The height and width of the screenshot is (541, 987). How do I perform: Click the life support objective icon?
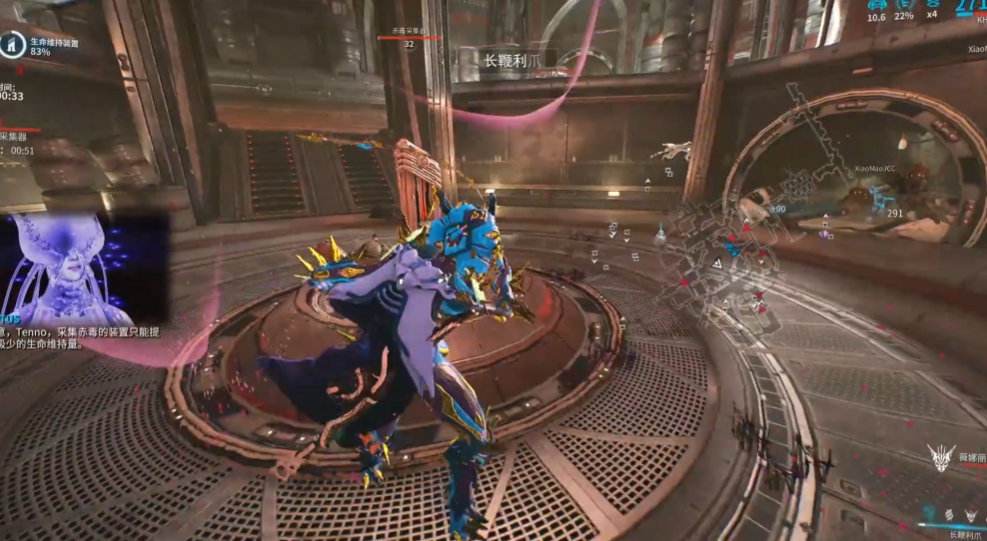tap(13, 44)
